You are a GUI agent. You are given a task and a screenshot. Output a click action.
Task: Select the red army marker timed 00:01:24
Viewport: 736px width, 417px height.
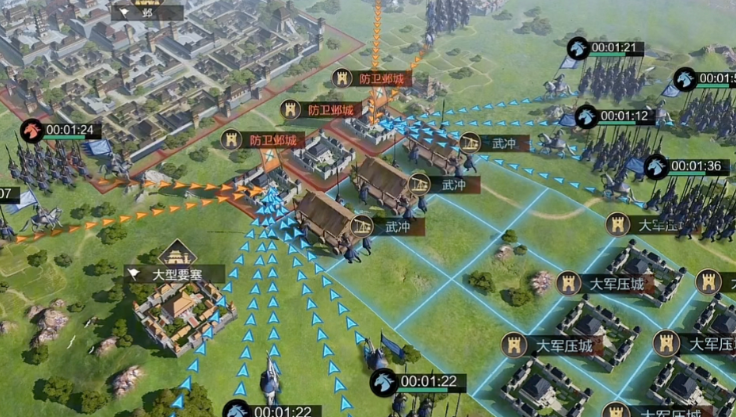coord(33,130)
